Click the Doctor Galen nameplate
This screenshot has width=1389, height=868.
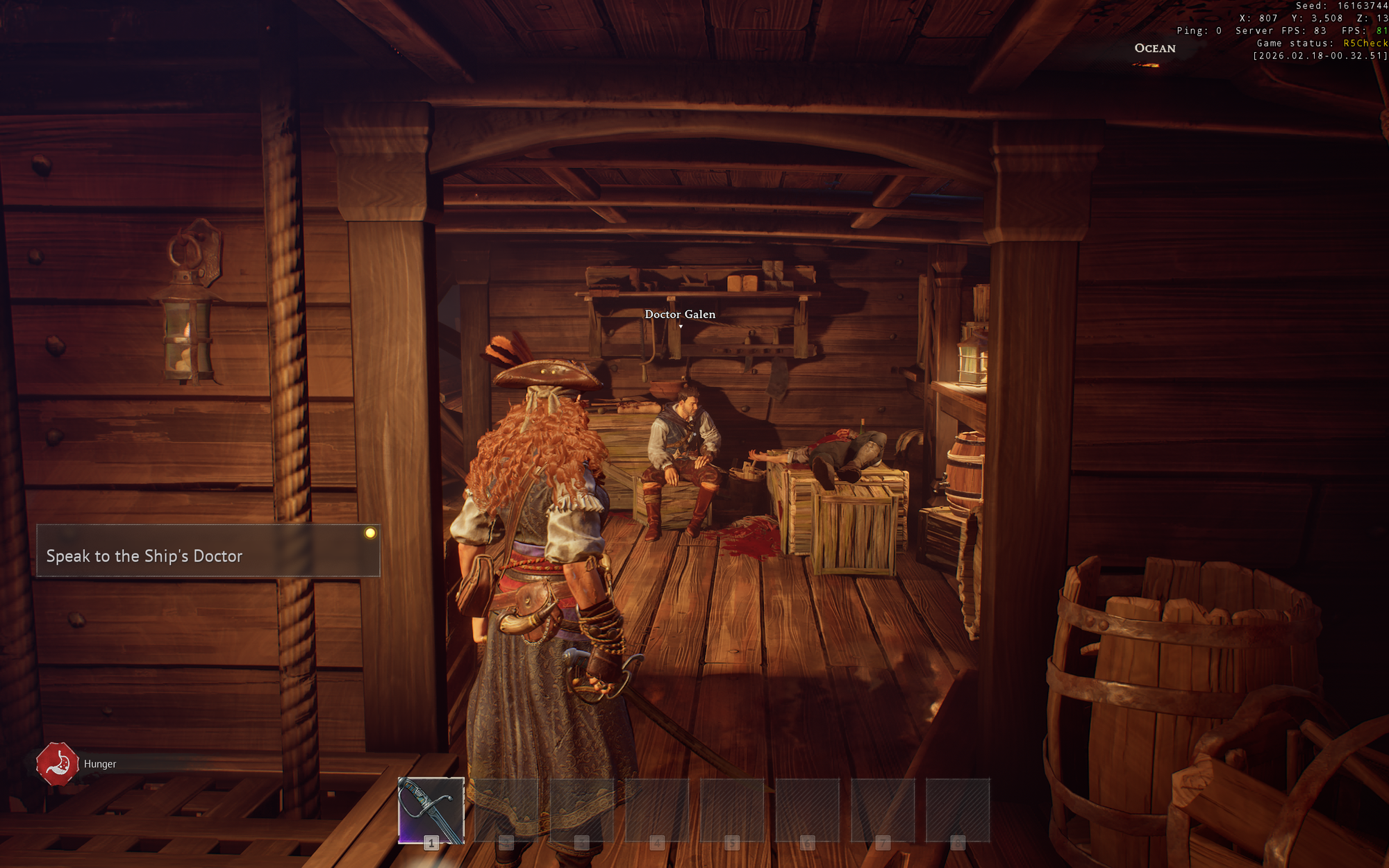point(680,314)
